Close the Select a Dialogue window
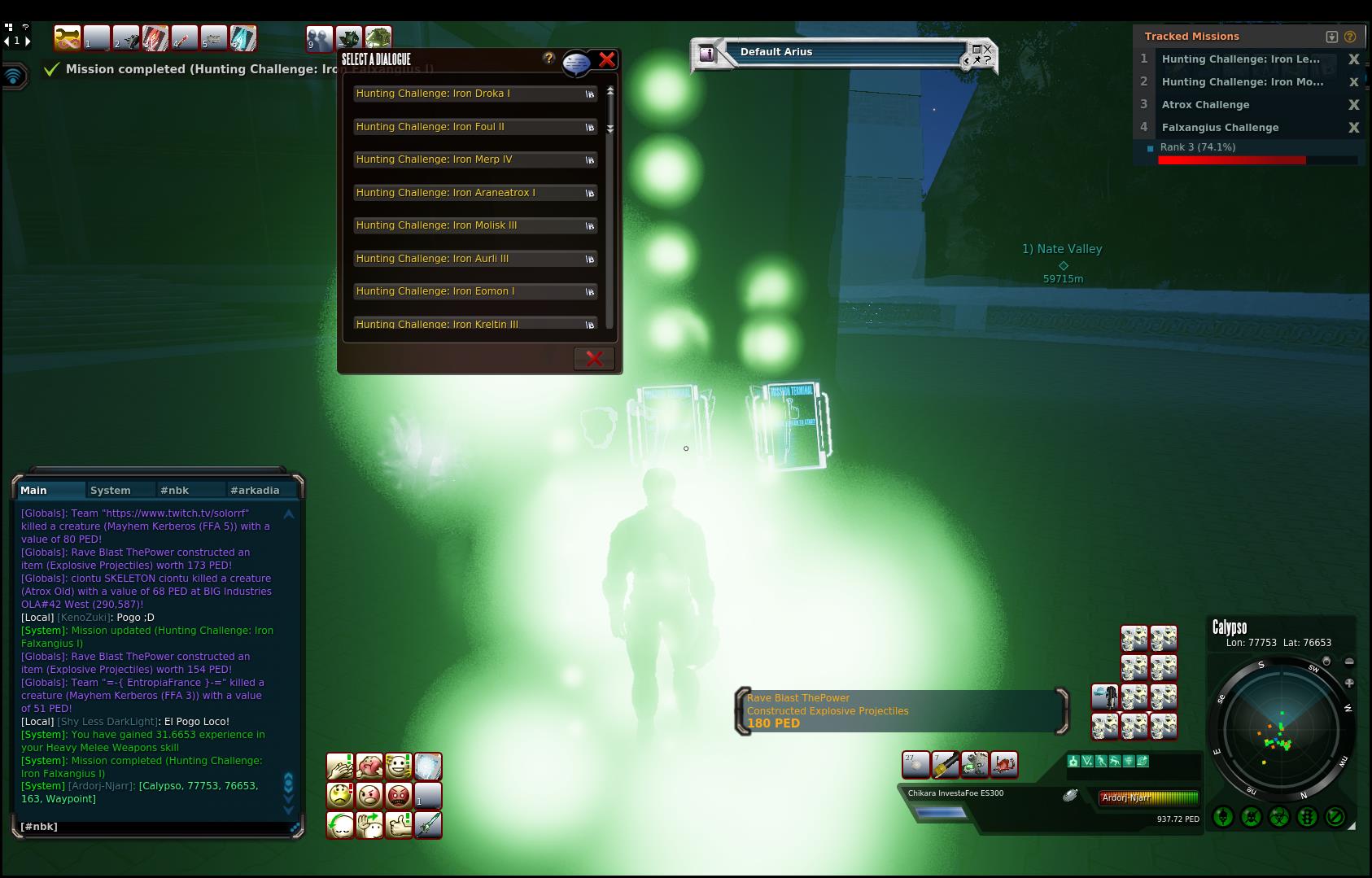Viewport: 1372px width, 878px height. tap(606, 59)
